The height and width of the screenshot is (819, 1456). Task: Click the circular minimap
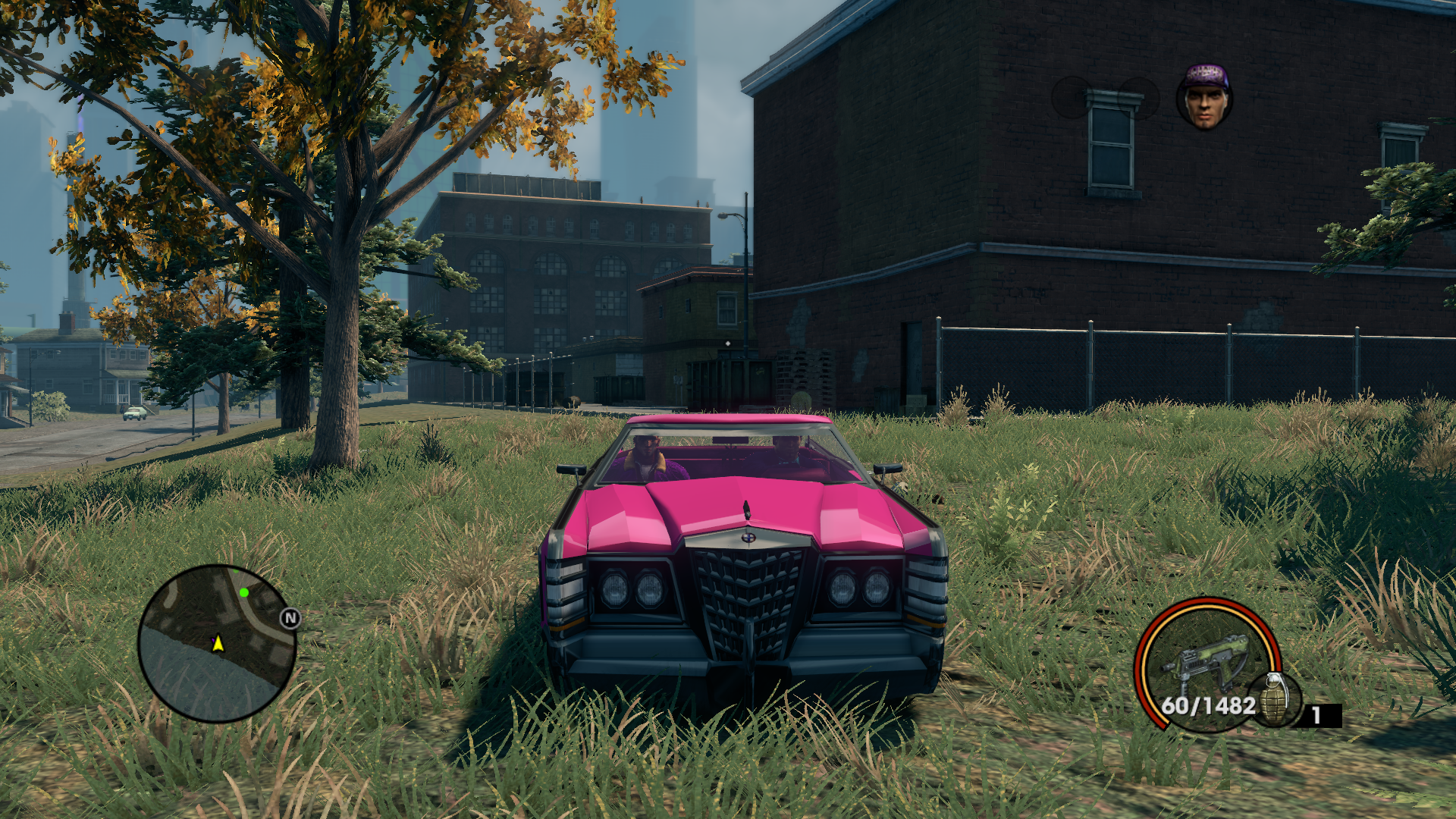point(217,643)
